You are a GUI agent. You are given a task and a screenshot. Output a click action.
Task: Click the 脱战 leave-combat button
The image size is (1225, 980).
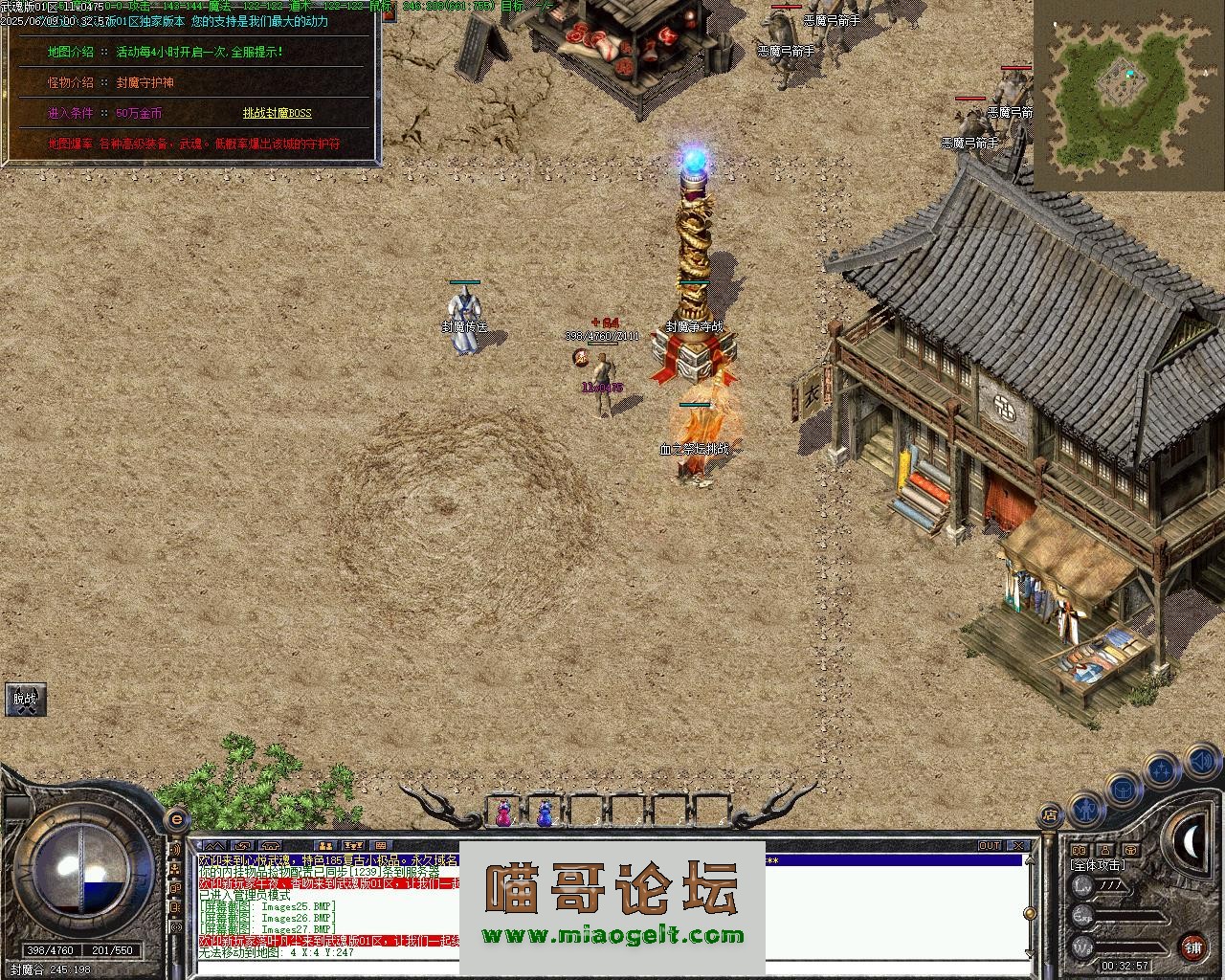tap(25, 700)
